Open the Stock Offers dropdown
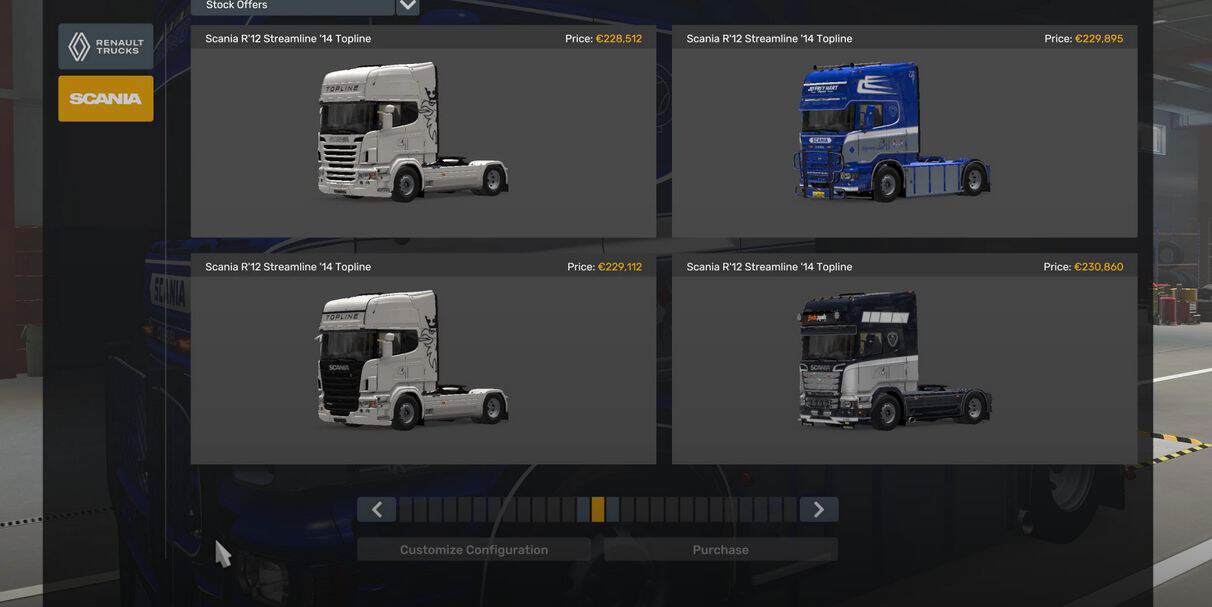 tap(407, 6)
